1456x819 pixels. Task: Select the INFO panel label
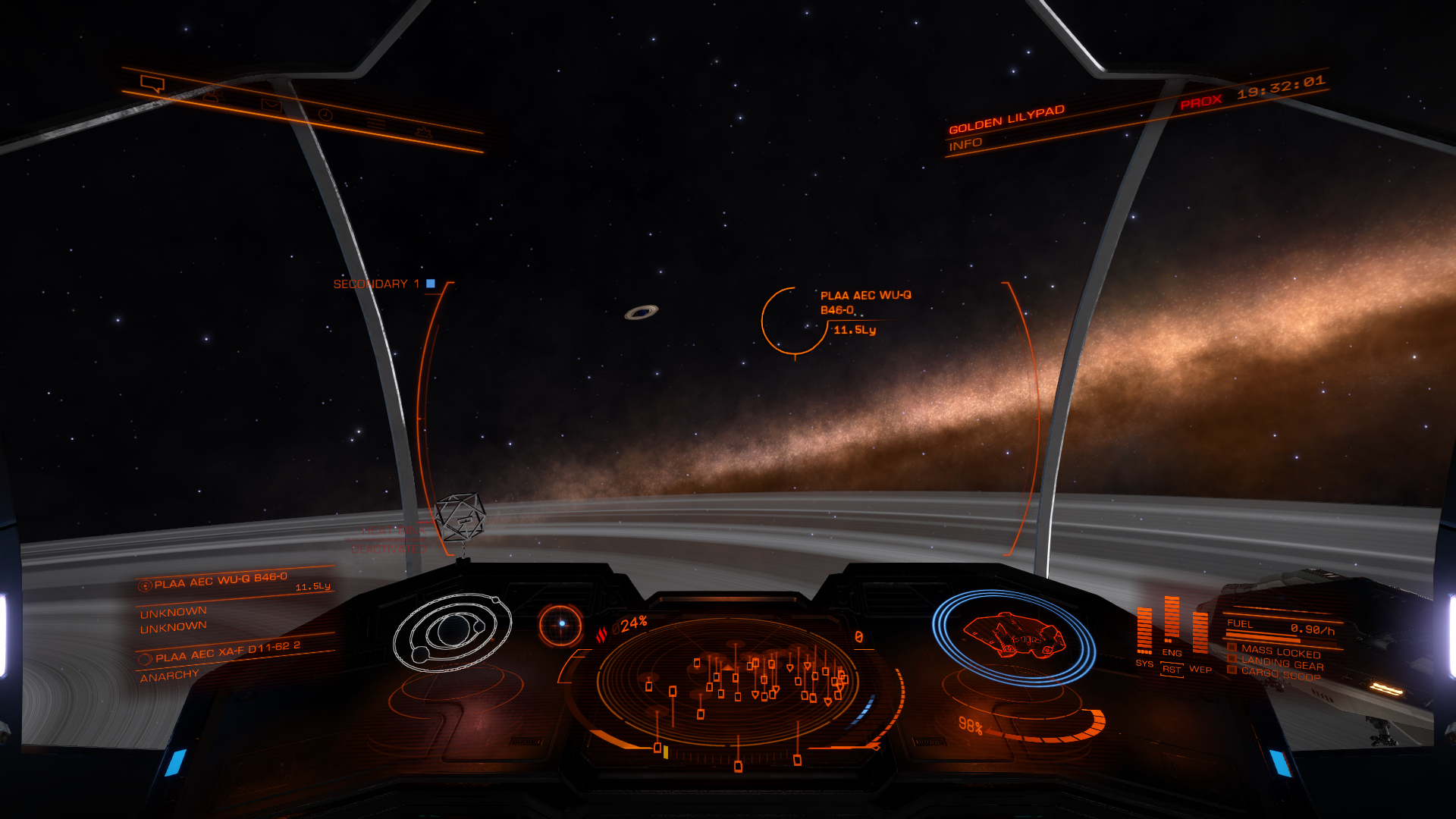click(965, 144)
